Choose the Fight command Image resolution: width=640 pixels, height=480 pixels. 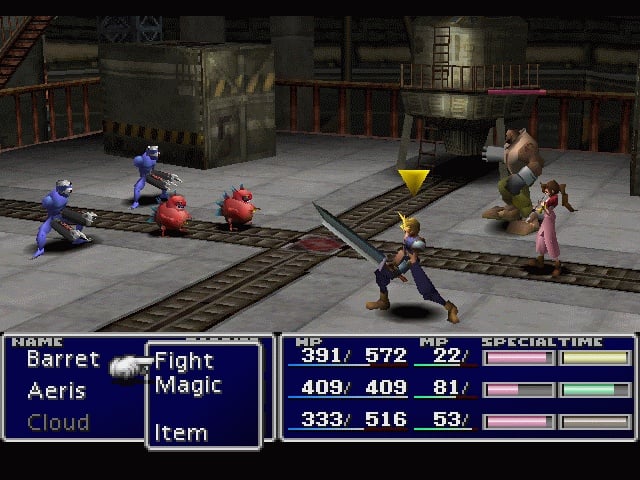[184, 361]
